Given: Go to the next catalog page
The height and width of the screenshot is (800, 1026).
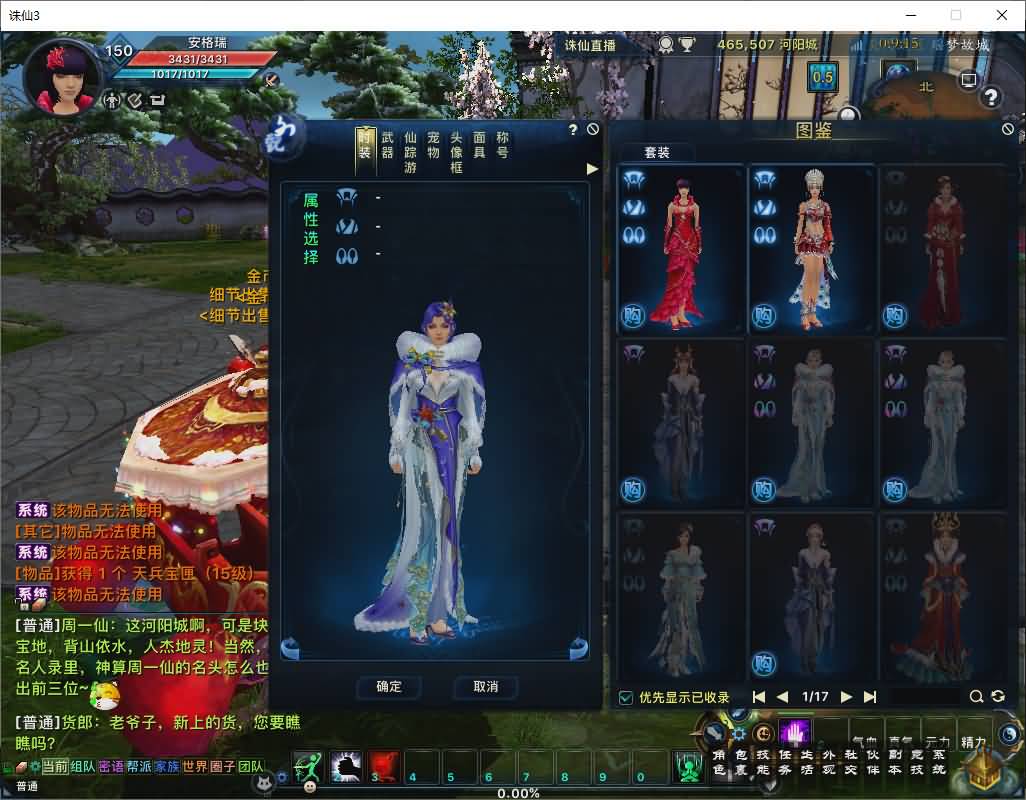Looking at the screenshot, I should coord(847,697).
